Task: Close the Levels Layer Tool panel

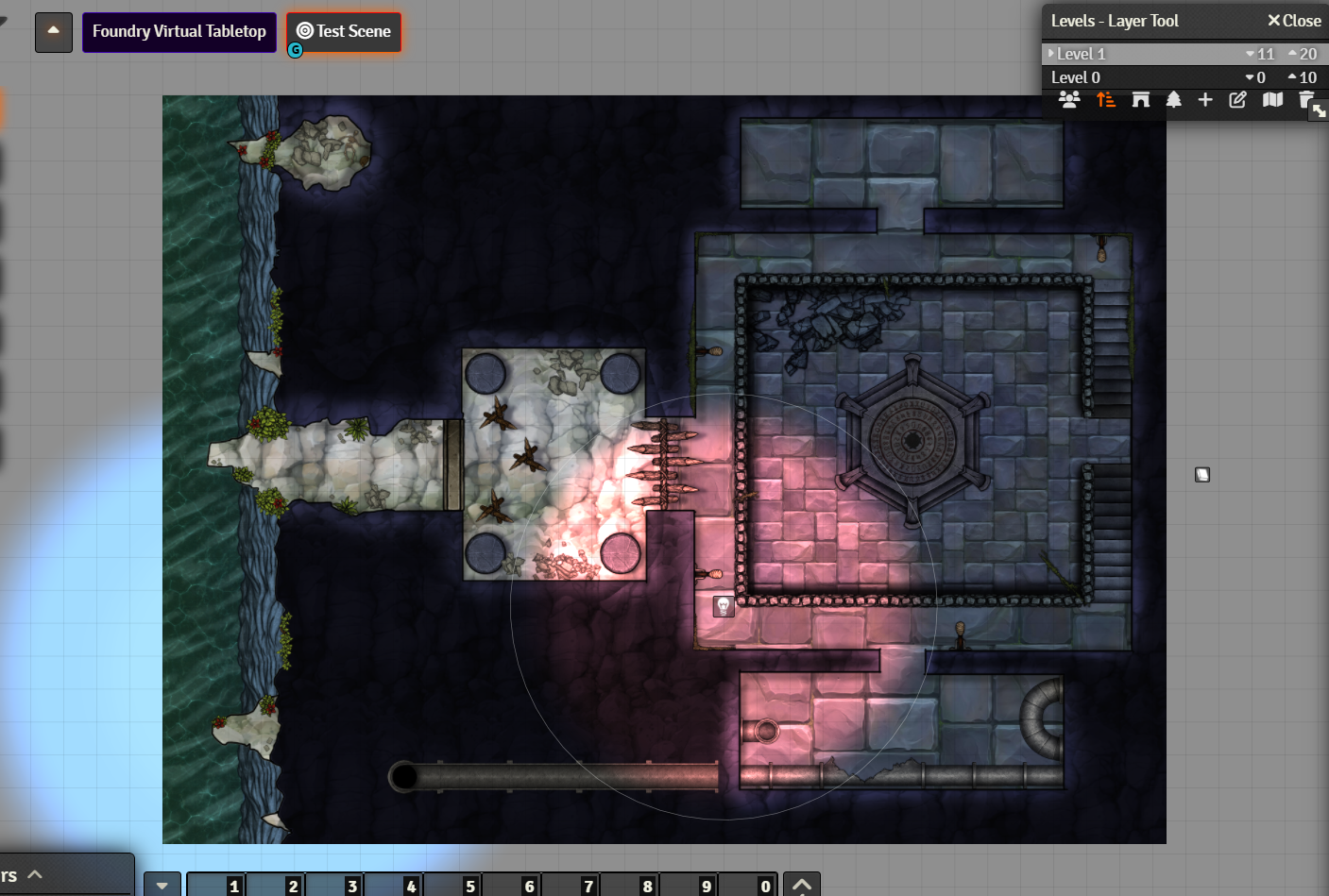Action: [1294, 20]
